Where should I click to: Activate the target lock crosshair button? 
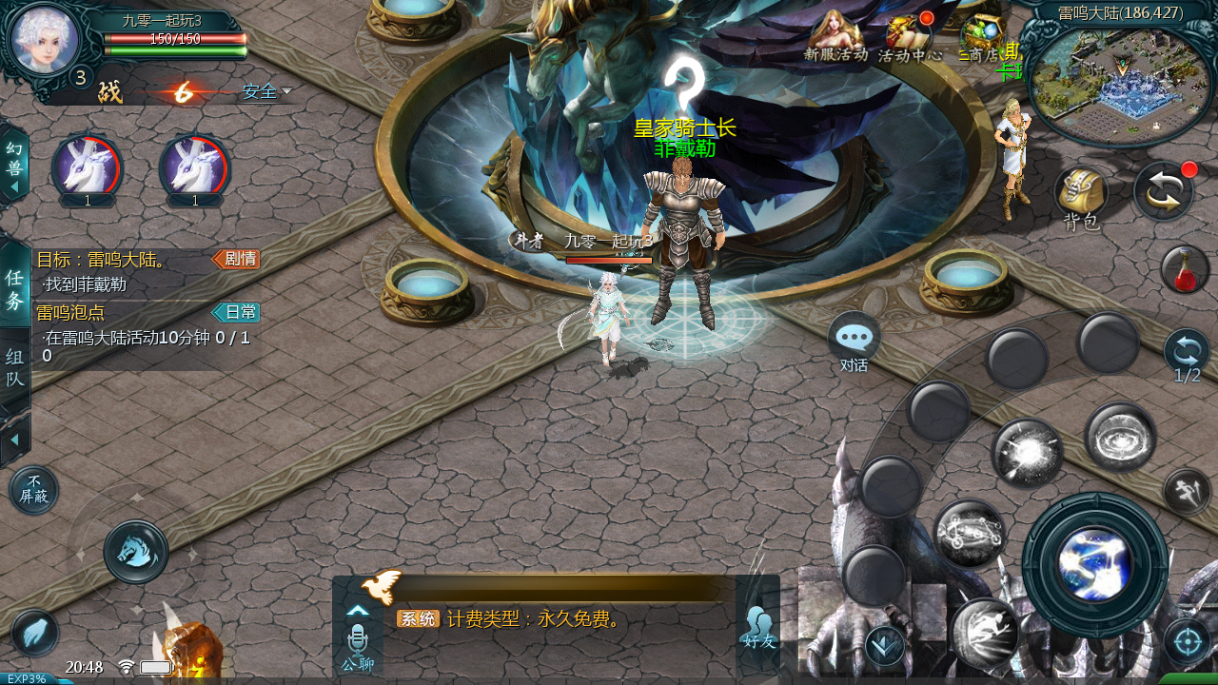point(1187,641)
